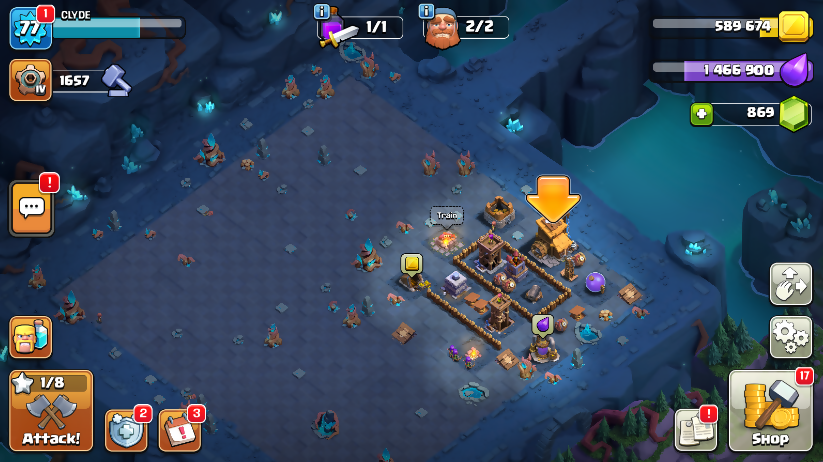Tap the Train bubble over the barracks
The image size is (823, 462).
click(x=446, y=215)
